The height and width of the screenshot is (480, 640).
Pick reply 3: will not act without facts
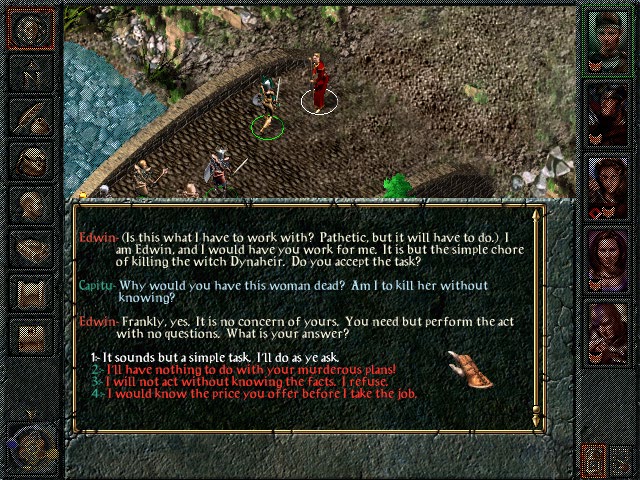[x=250, y=382]
